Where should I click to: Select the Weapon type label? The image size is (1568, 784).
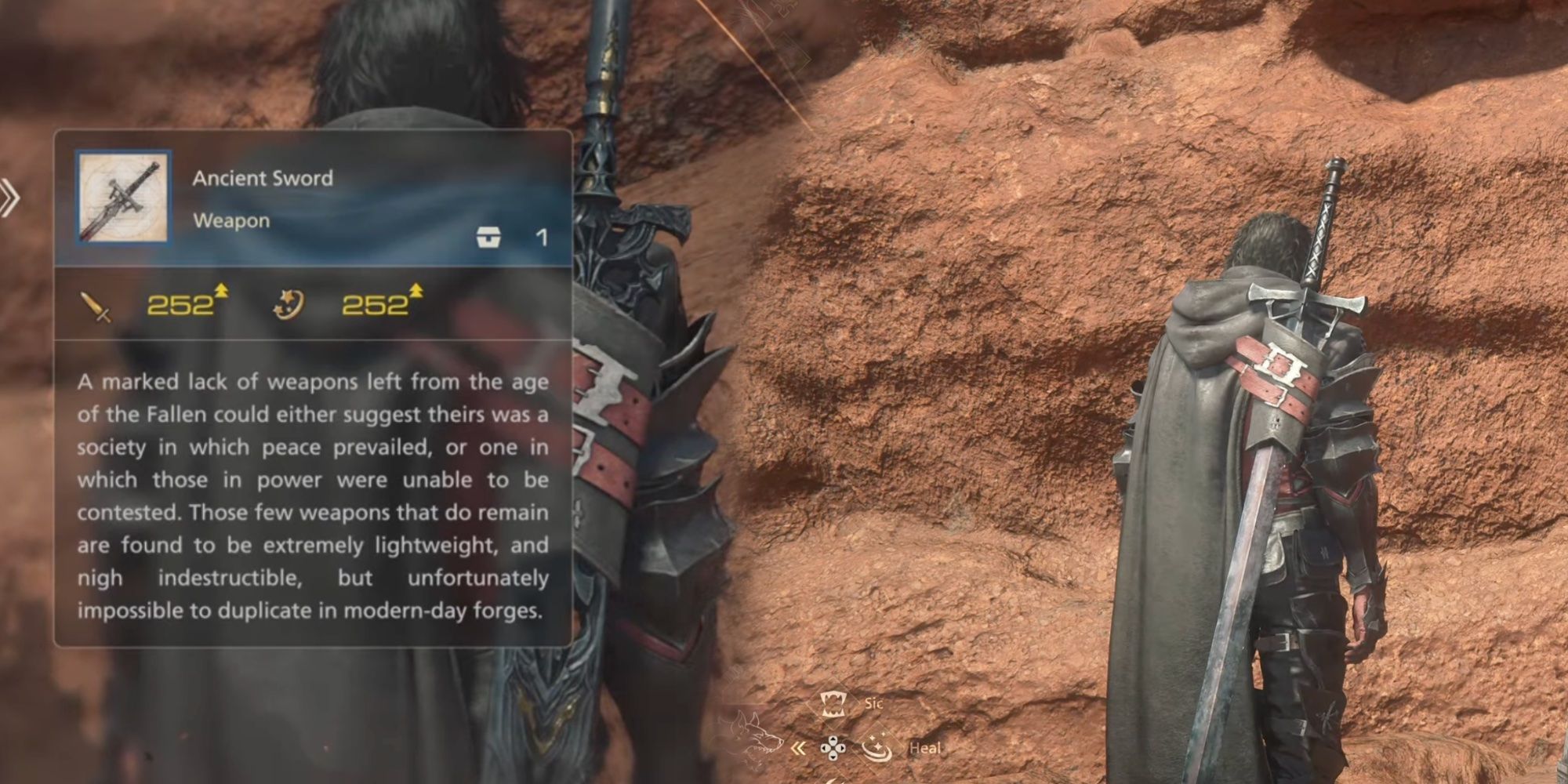[x=234, y=220]
